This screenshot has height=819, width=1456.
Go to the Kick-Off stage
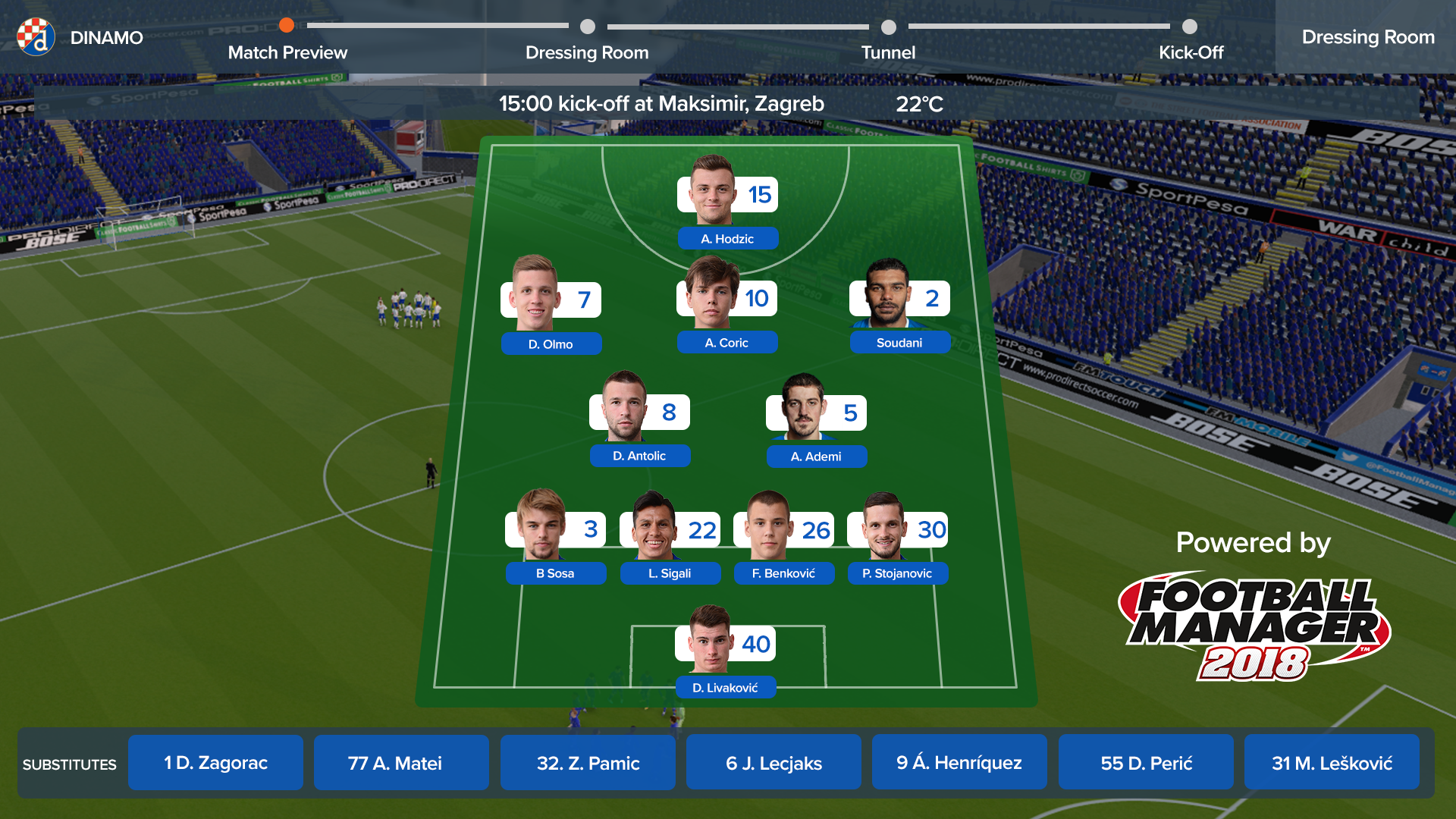click(x=1191, y=52)
